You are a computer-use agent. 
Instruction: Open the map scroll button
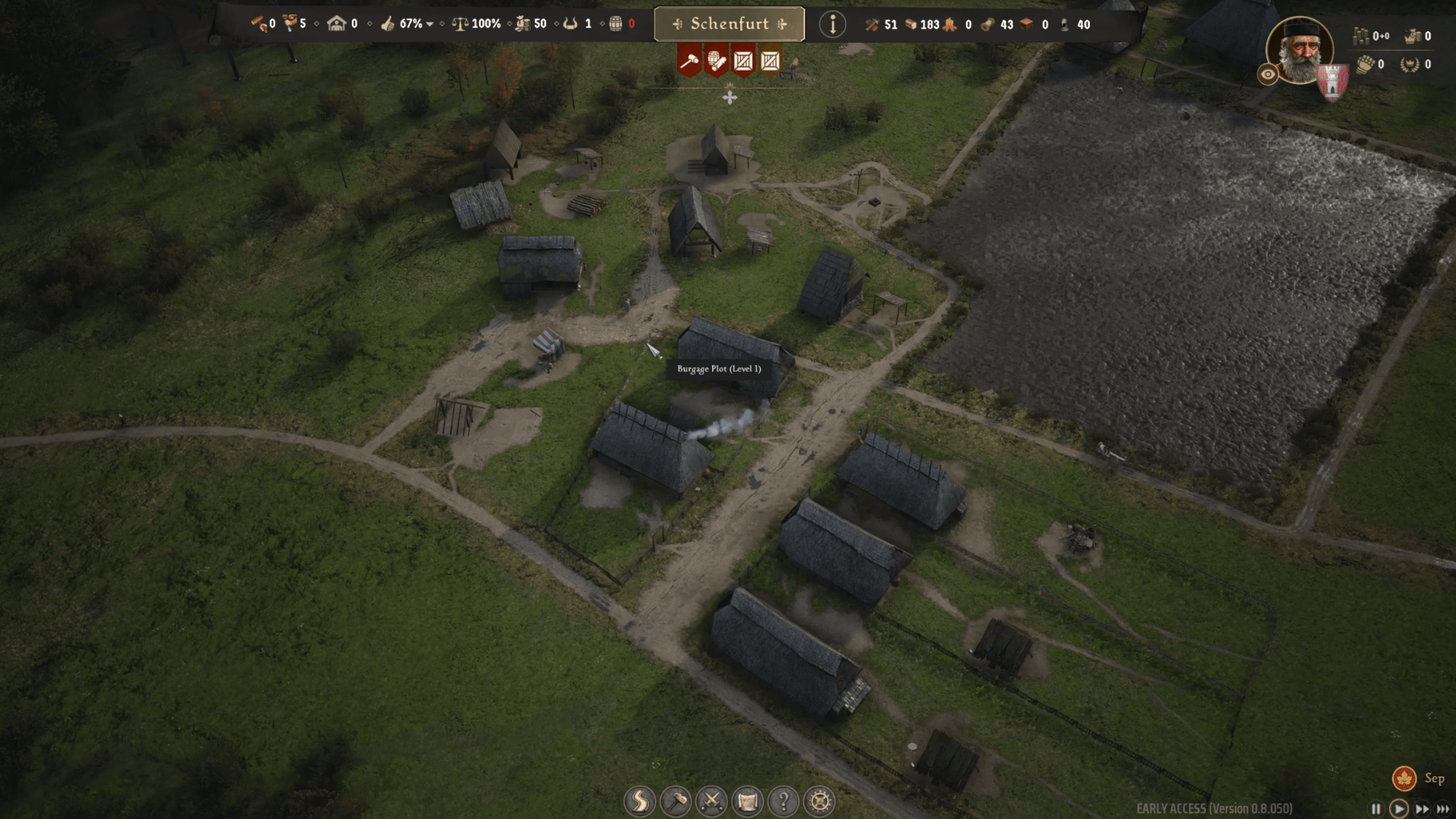click(x=748, y=801)
